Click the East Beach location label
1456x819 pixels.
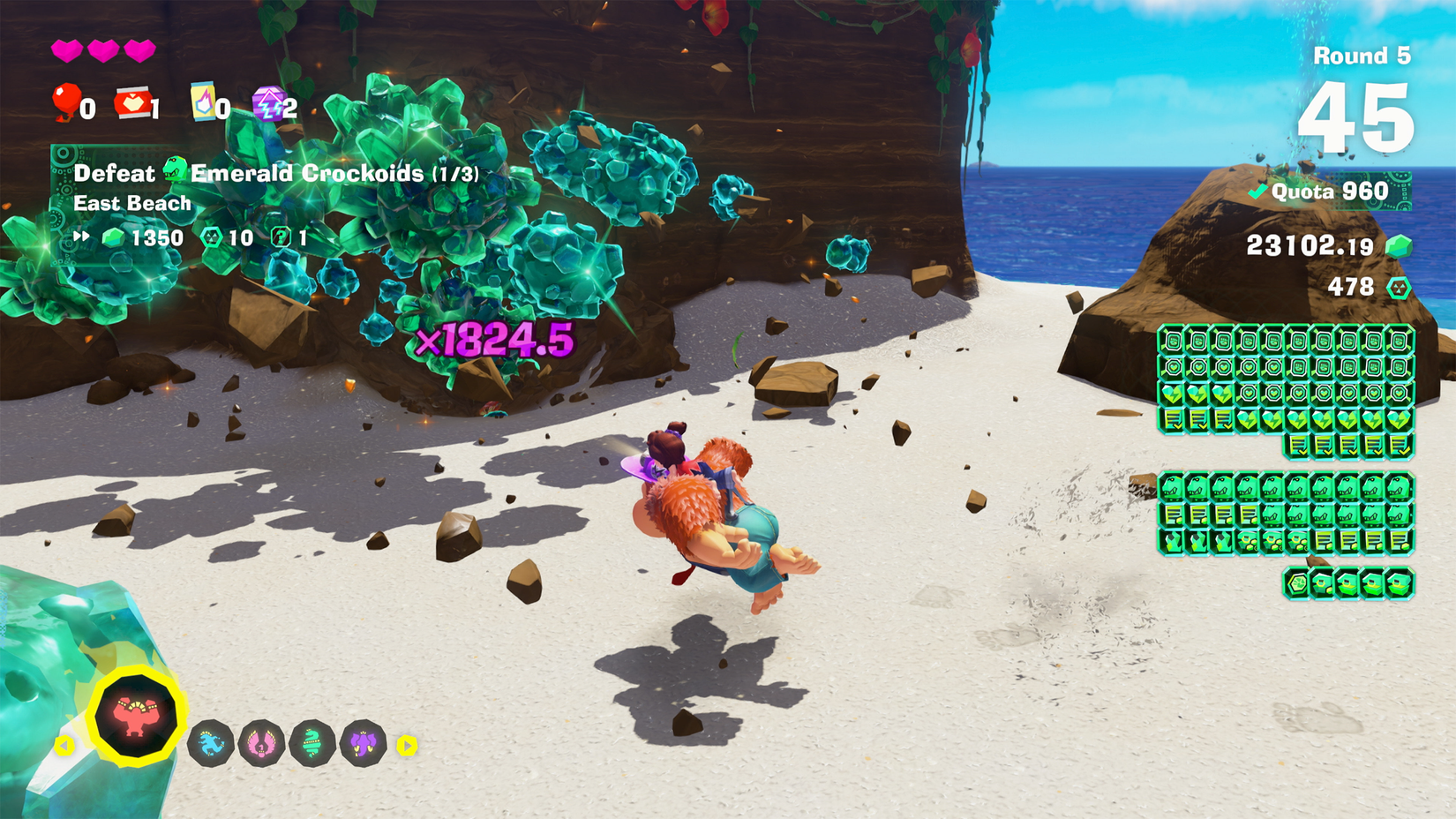[x=131, y=203]
